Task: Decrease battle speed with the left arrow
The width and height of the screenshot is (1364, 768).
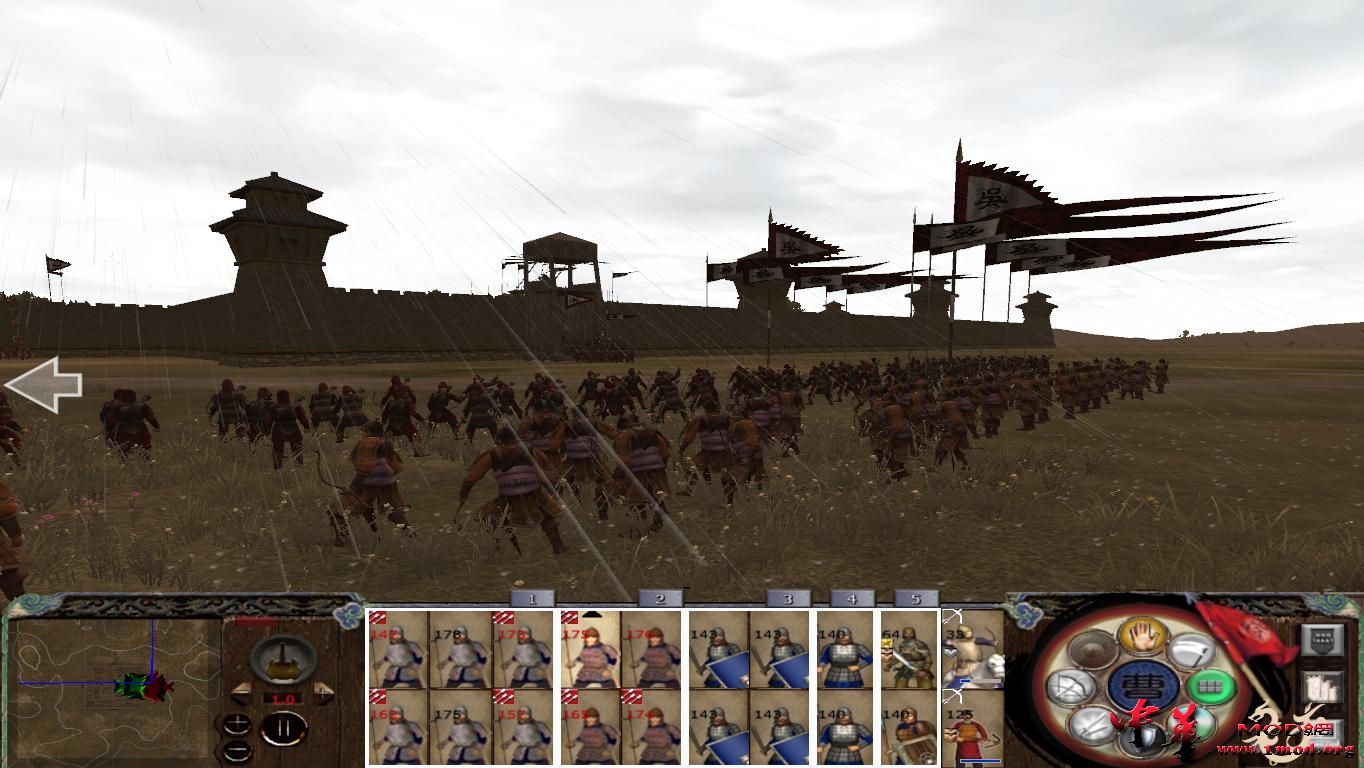Action: pos(240,692)
